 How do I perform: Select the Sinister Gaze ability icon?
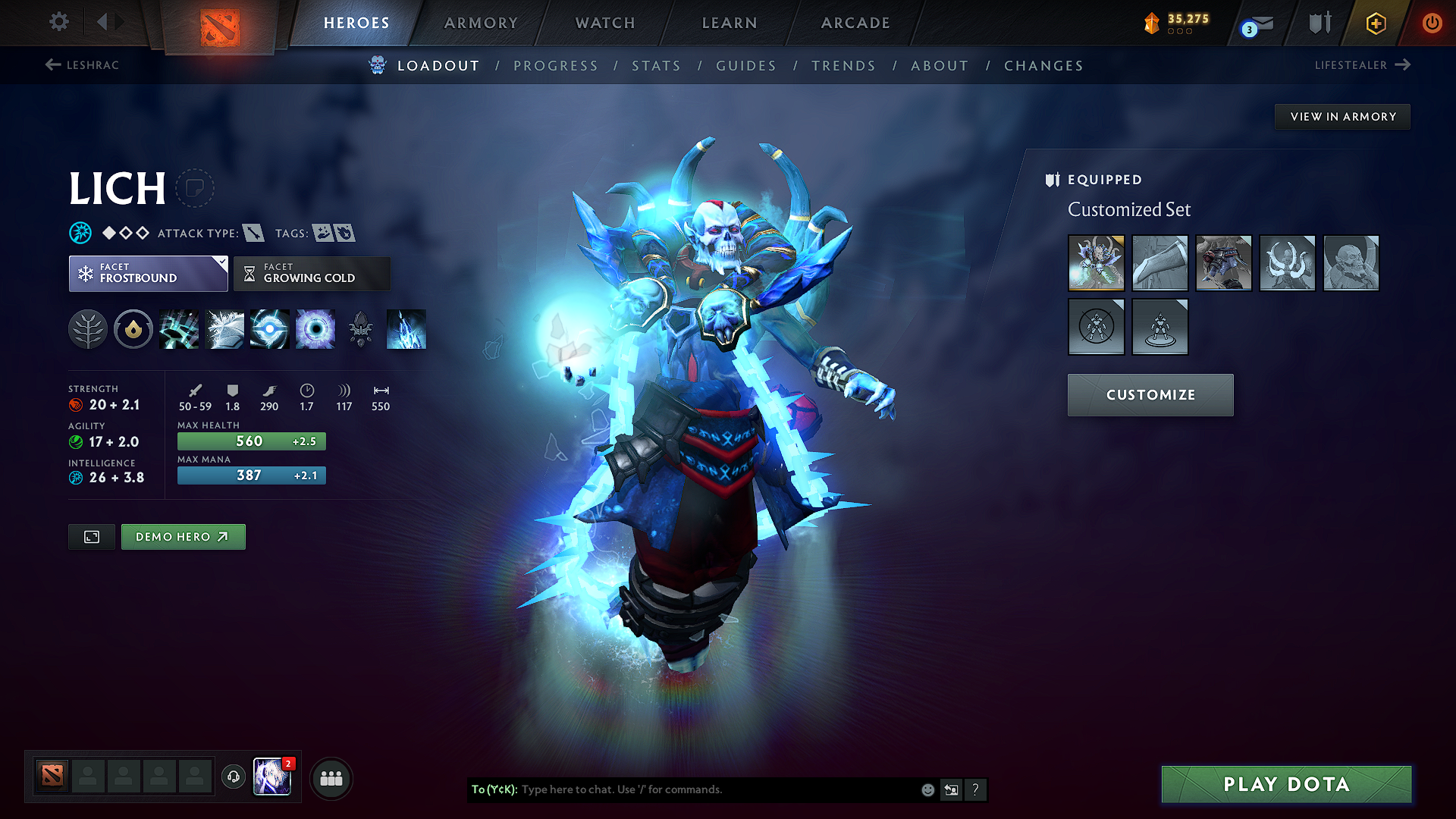315,328
